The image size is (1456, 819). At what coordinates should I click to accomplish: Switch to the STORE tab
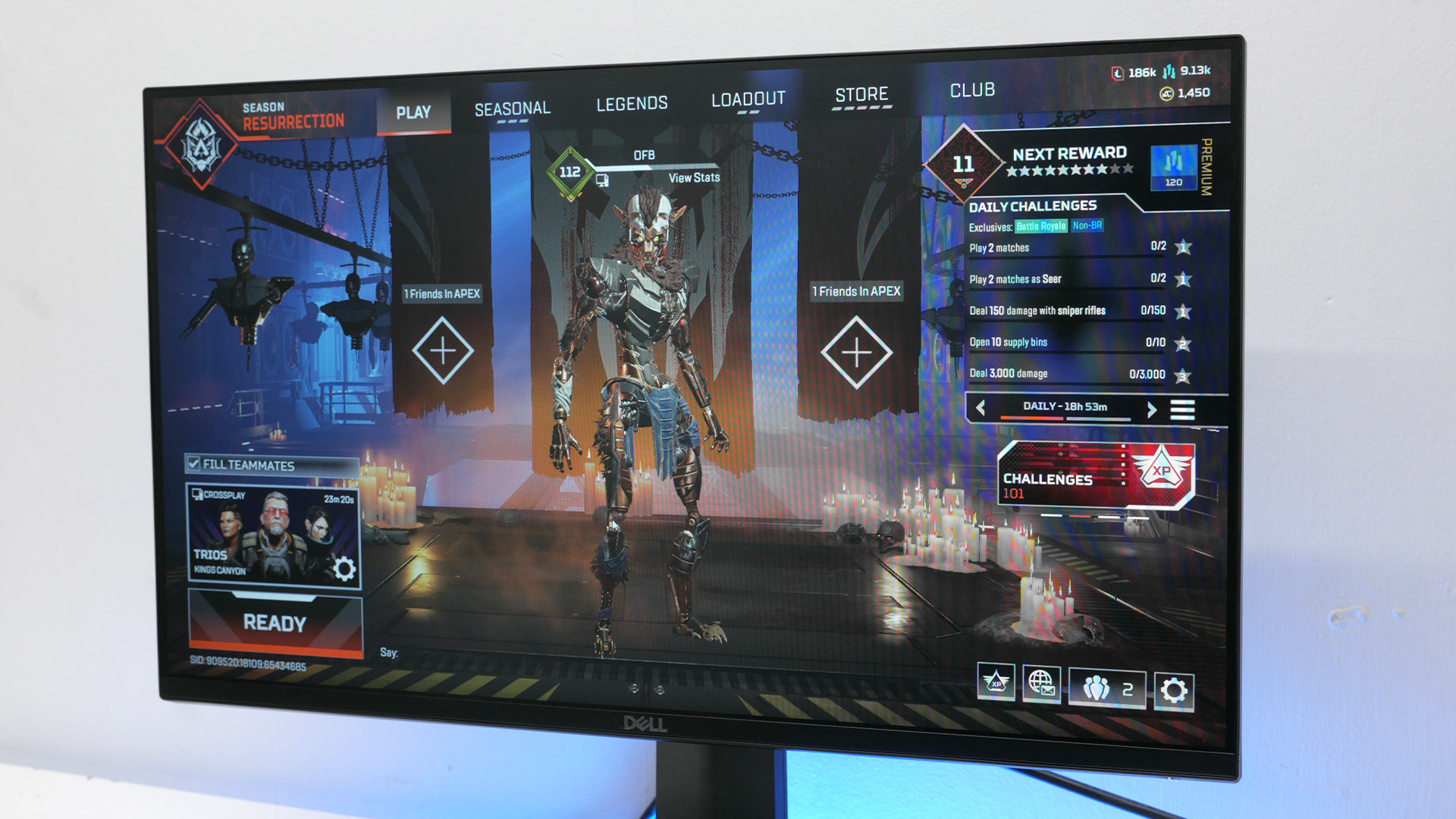861,94
